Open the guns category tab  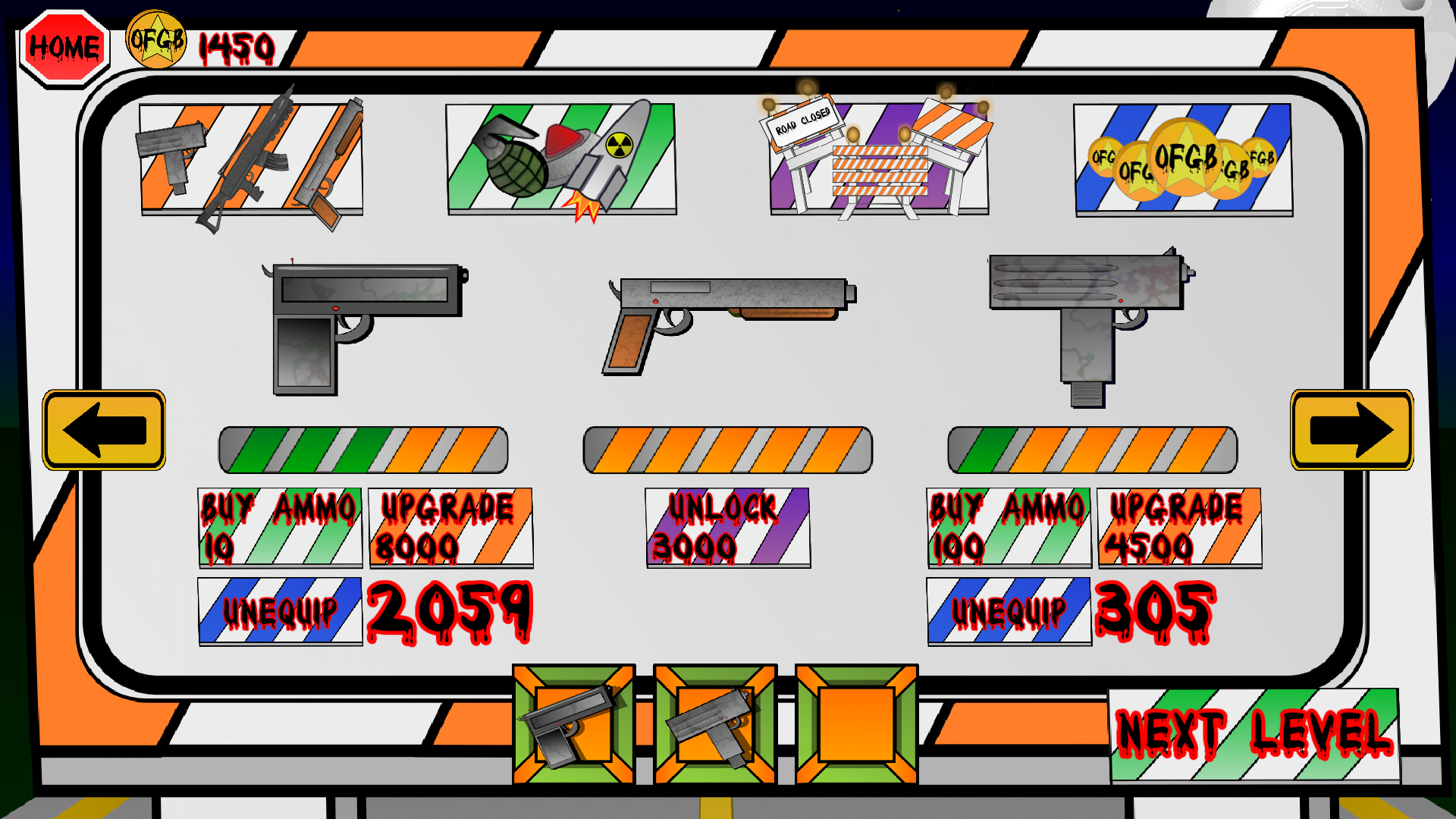coord(250,159)
